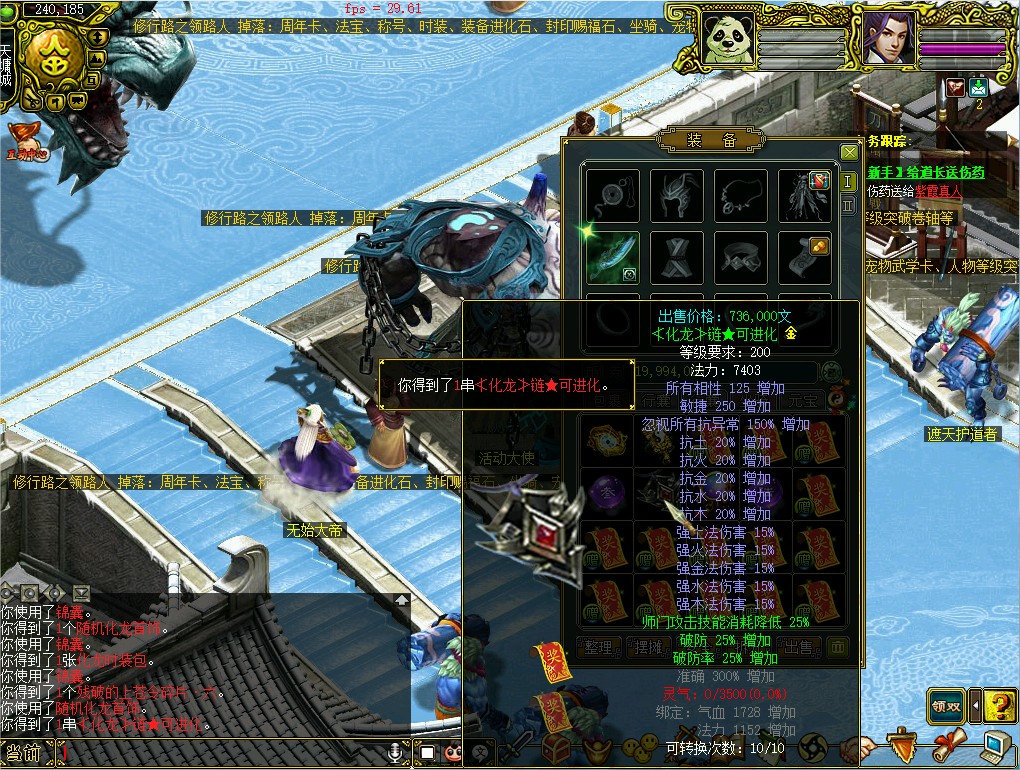Open the 摆摊 stall button

648,648
